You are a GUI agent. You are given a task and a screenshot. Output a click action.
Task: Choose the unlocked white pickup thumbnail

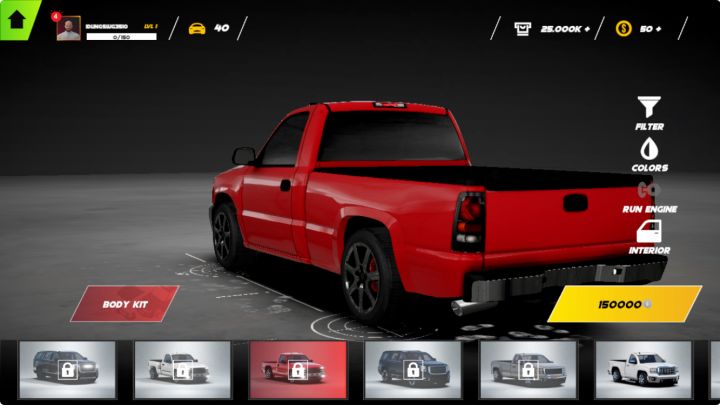[643, 370]
